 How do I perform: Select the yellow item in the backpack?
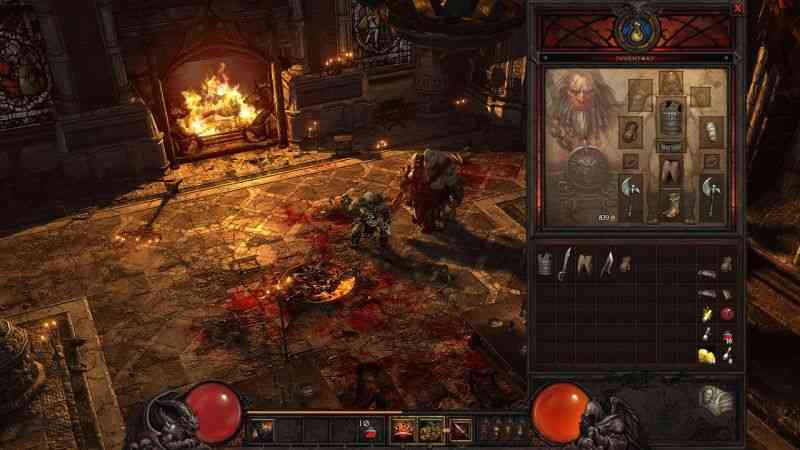pos(707,314)
